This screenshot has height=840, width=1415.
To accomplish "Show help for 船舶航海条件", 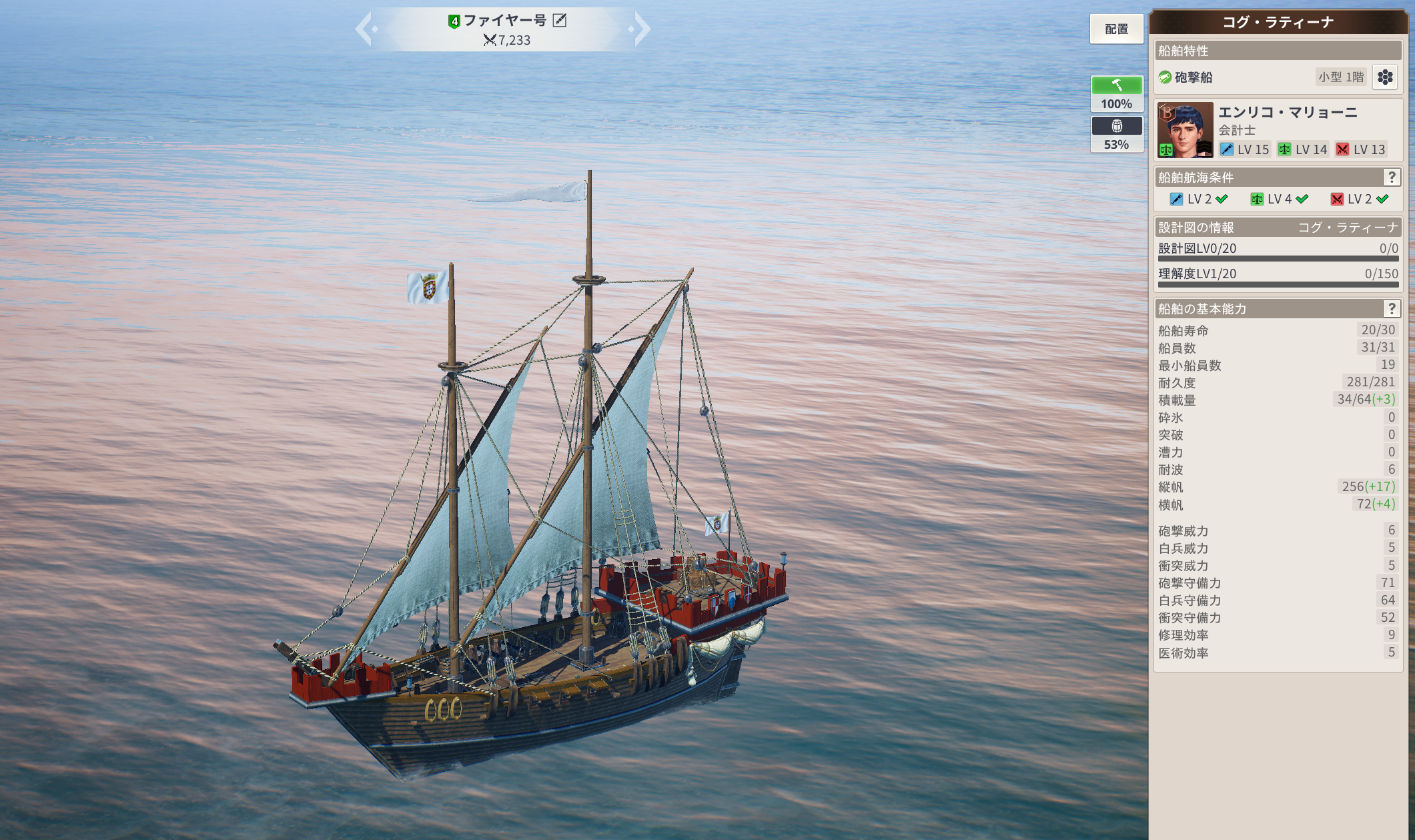I will coord(1391,177).
